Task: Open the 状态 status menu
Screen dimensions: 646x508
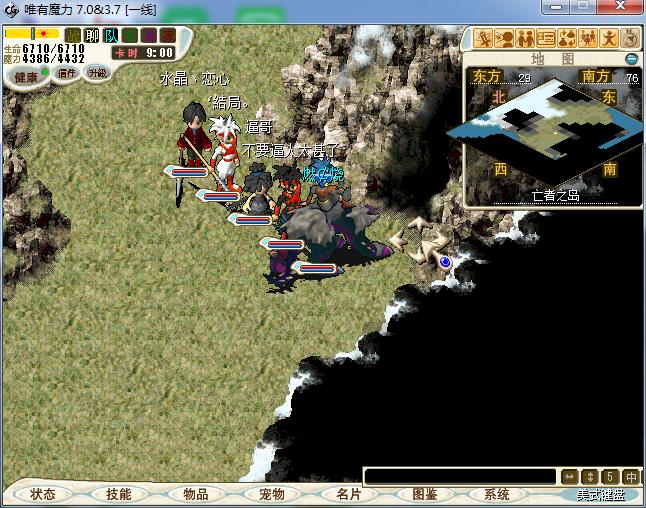Action: [43, 494]
